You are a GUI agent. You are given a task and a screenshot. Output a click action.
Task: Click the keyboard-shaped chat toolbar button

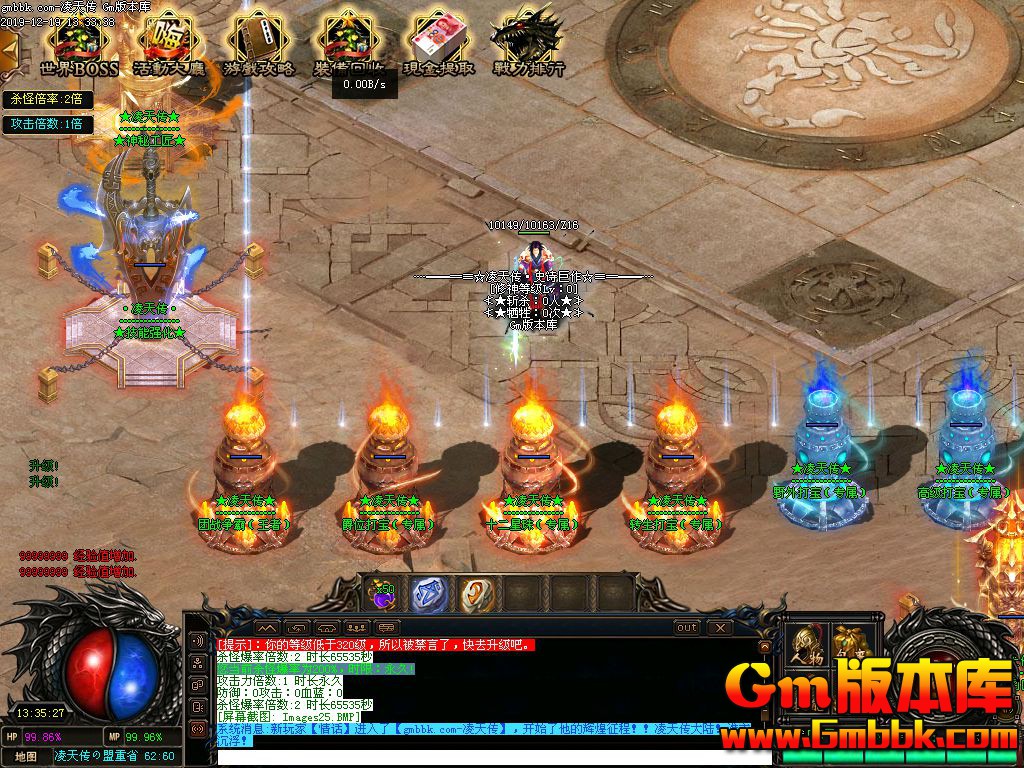[387, 627]
